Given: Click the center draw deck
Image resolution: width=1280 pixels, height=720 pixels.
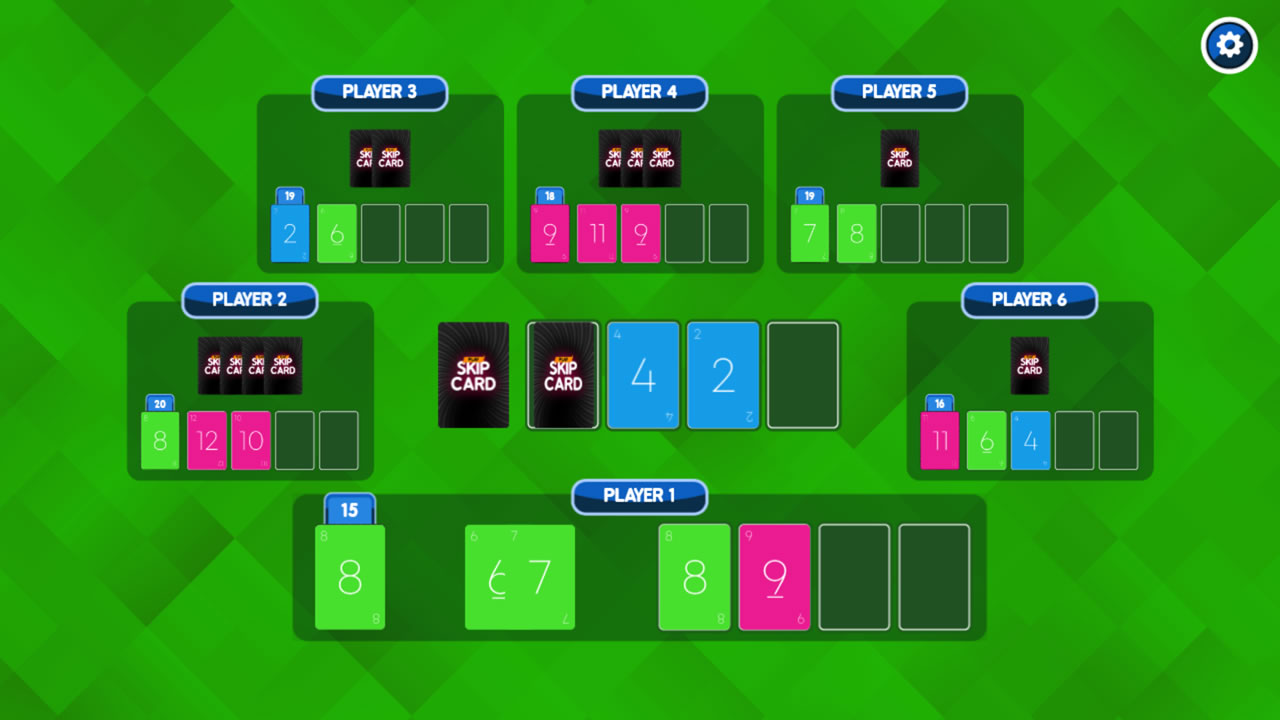Looking at the screenshot, I should click(473, 375).
